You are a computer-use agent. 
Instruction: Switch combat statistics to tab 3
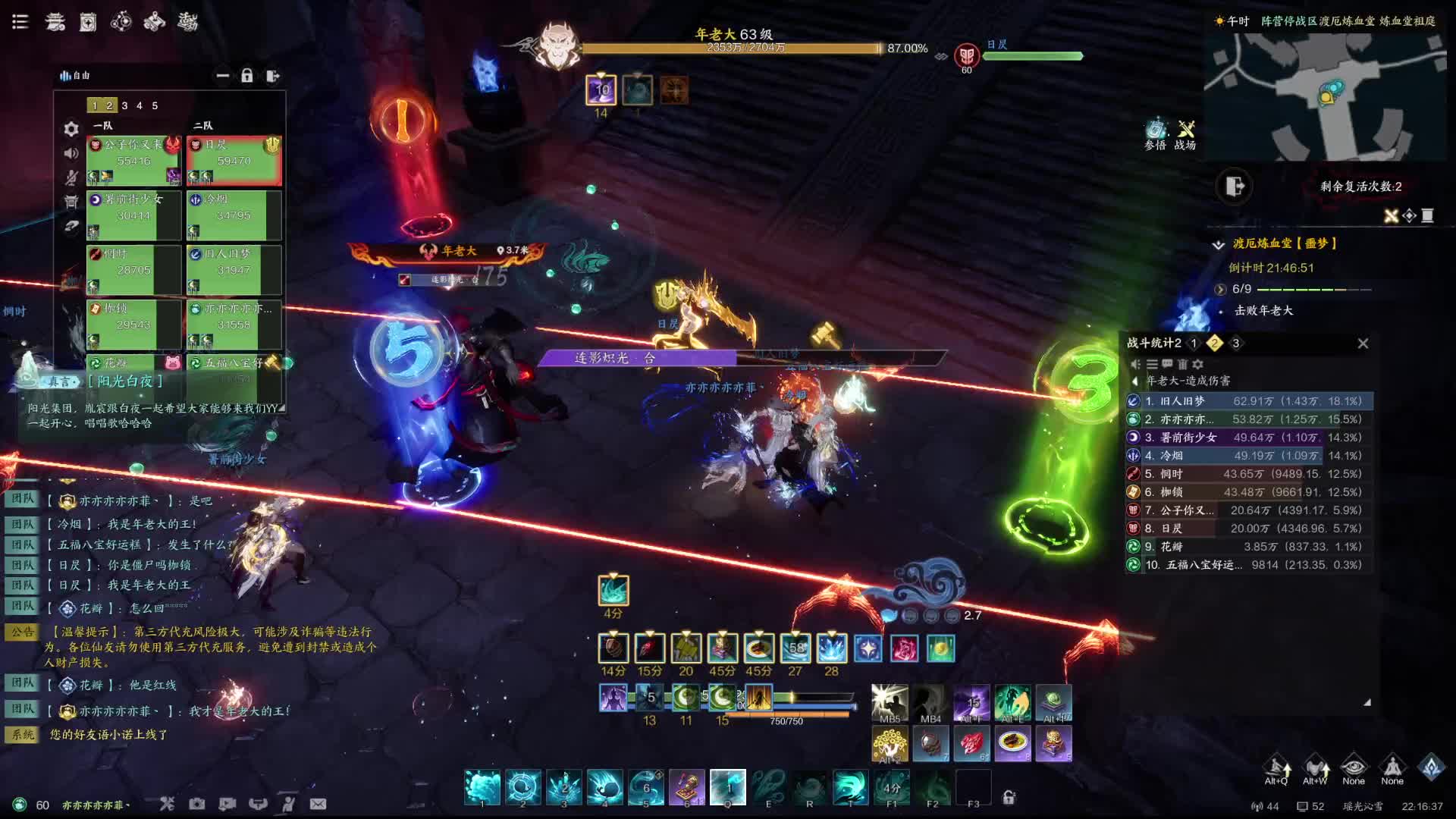[x=1235, y=344]
